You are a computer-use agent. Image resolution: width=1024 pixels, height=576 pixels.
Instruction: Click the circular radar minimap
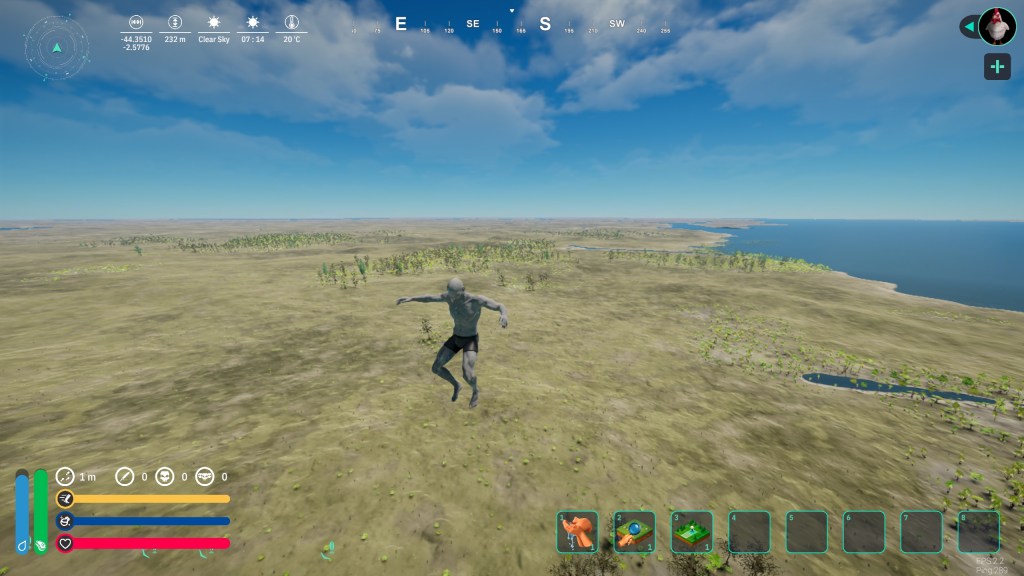coord(57,47)
